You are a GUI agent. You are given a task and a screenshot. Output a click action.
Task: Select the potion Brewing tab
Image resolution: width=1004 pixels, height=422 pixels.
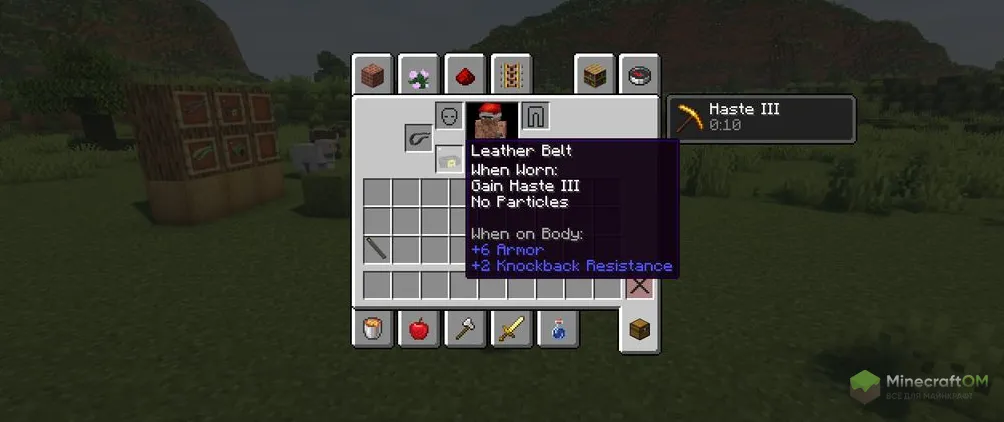coord(558,328)
